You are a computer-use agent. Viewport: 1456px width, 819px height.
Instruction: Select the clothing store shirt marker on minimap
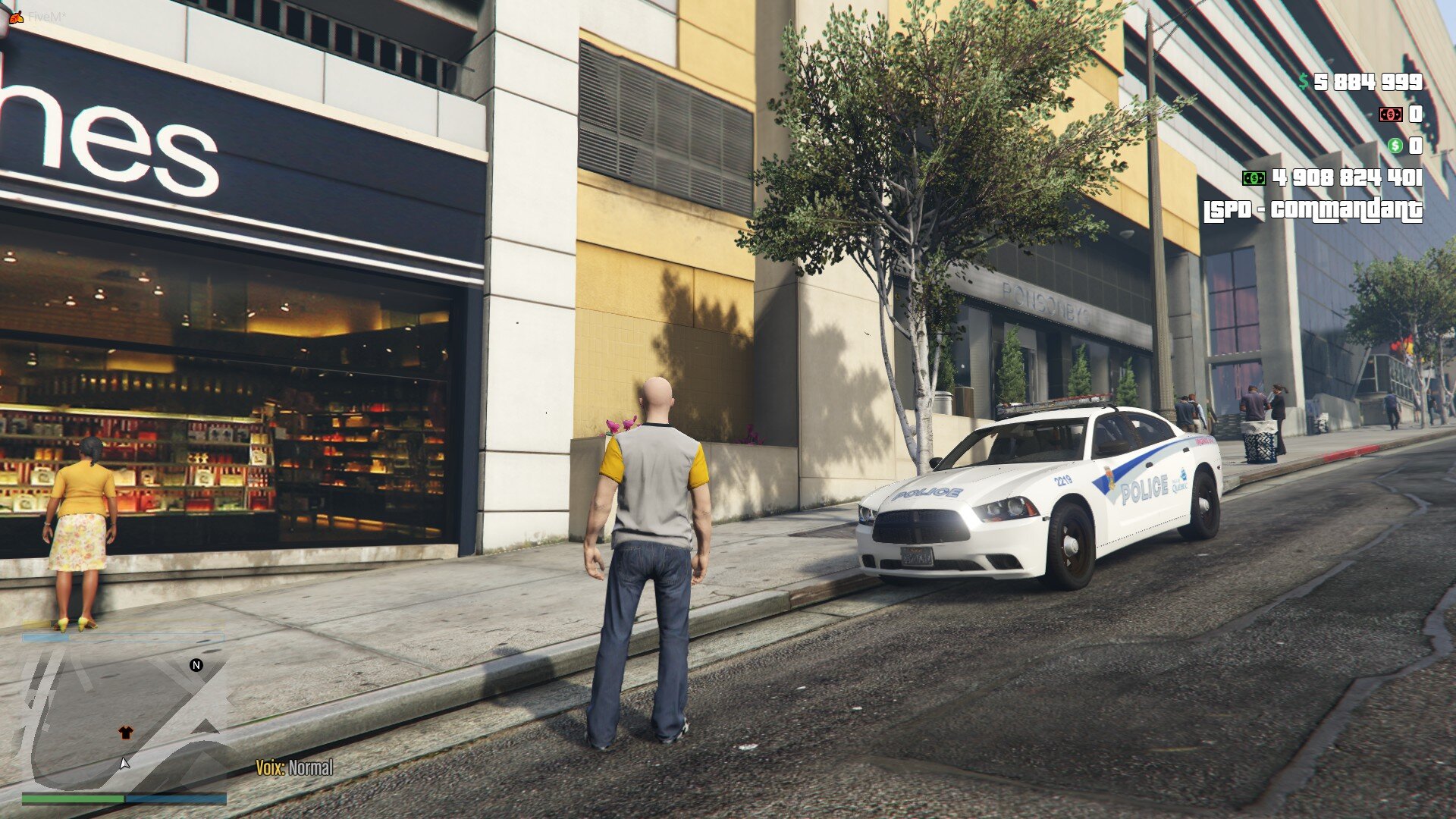click(126, 733)
